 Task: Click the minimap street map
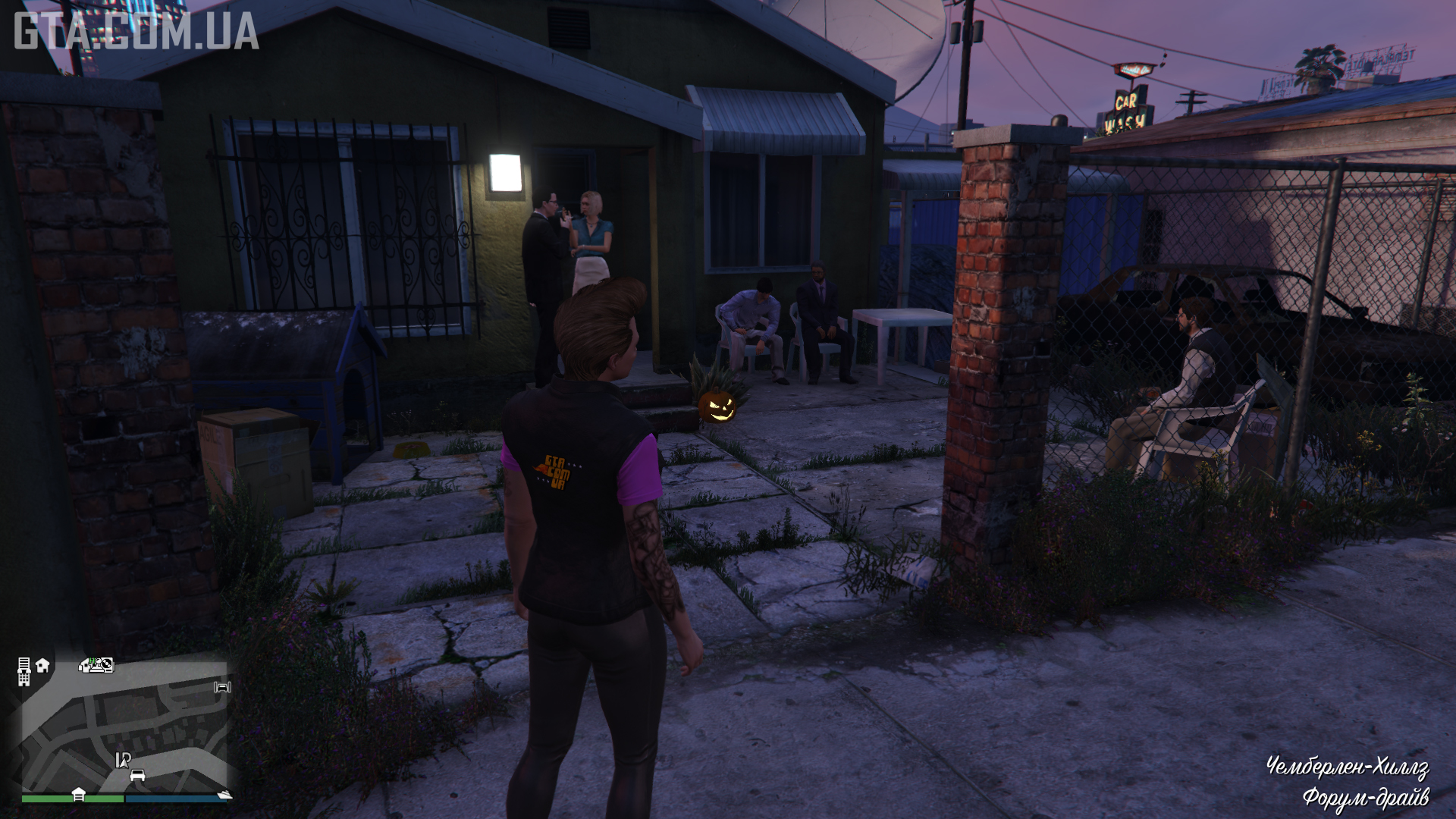click(125, 728)
